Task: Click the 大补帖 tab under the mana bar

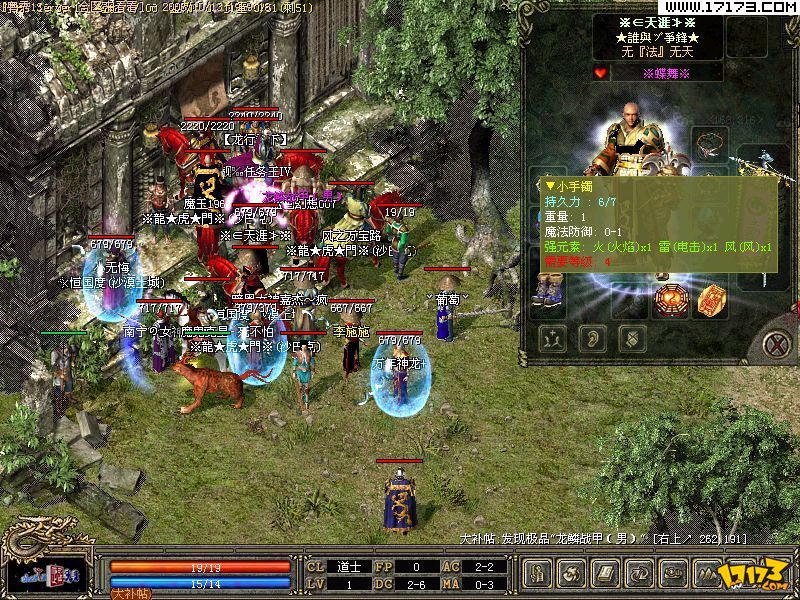Action: coord(130,593)
